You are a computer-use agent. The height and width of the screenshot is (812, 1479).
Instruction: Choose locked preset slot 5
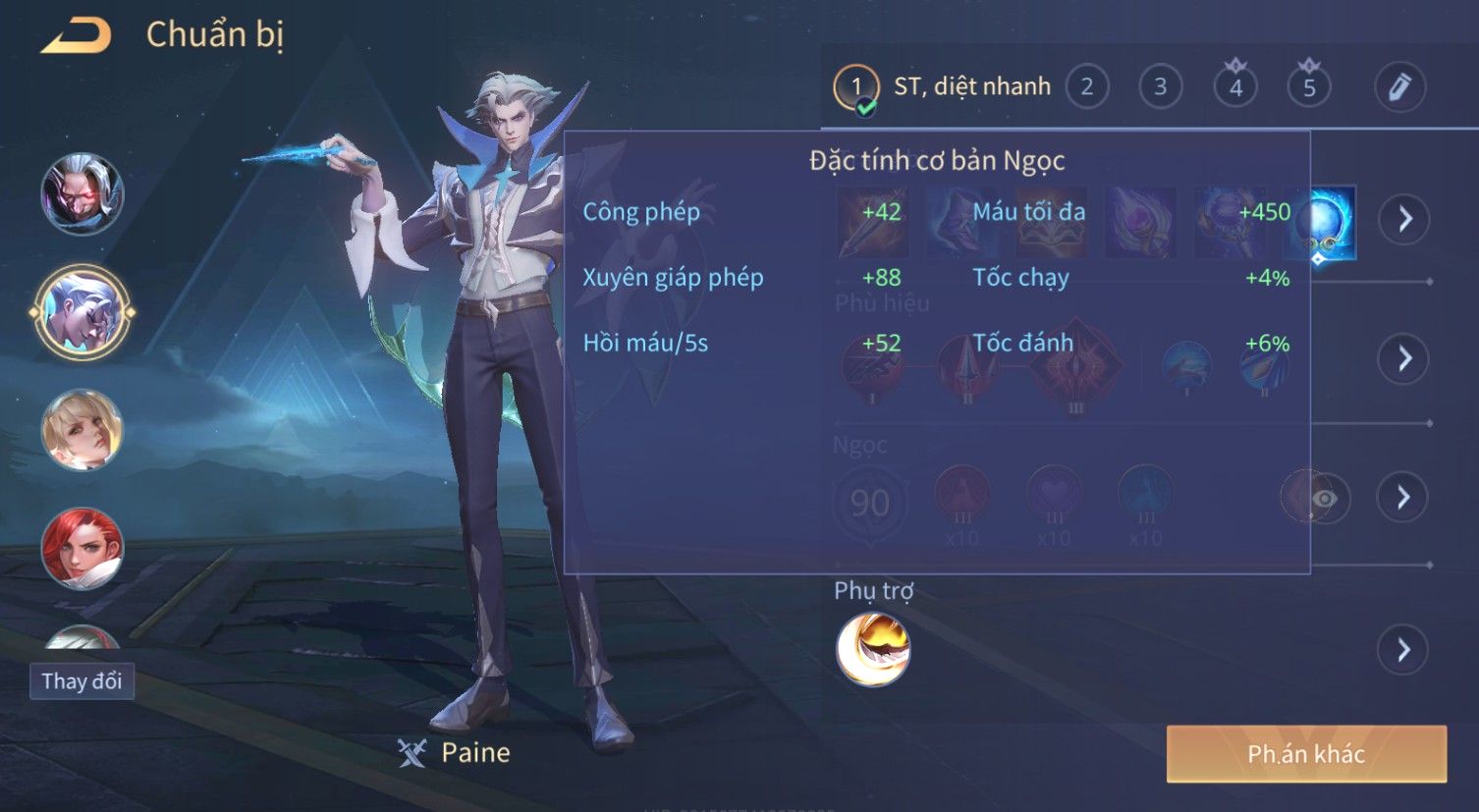tap(1308, 87)
